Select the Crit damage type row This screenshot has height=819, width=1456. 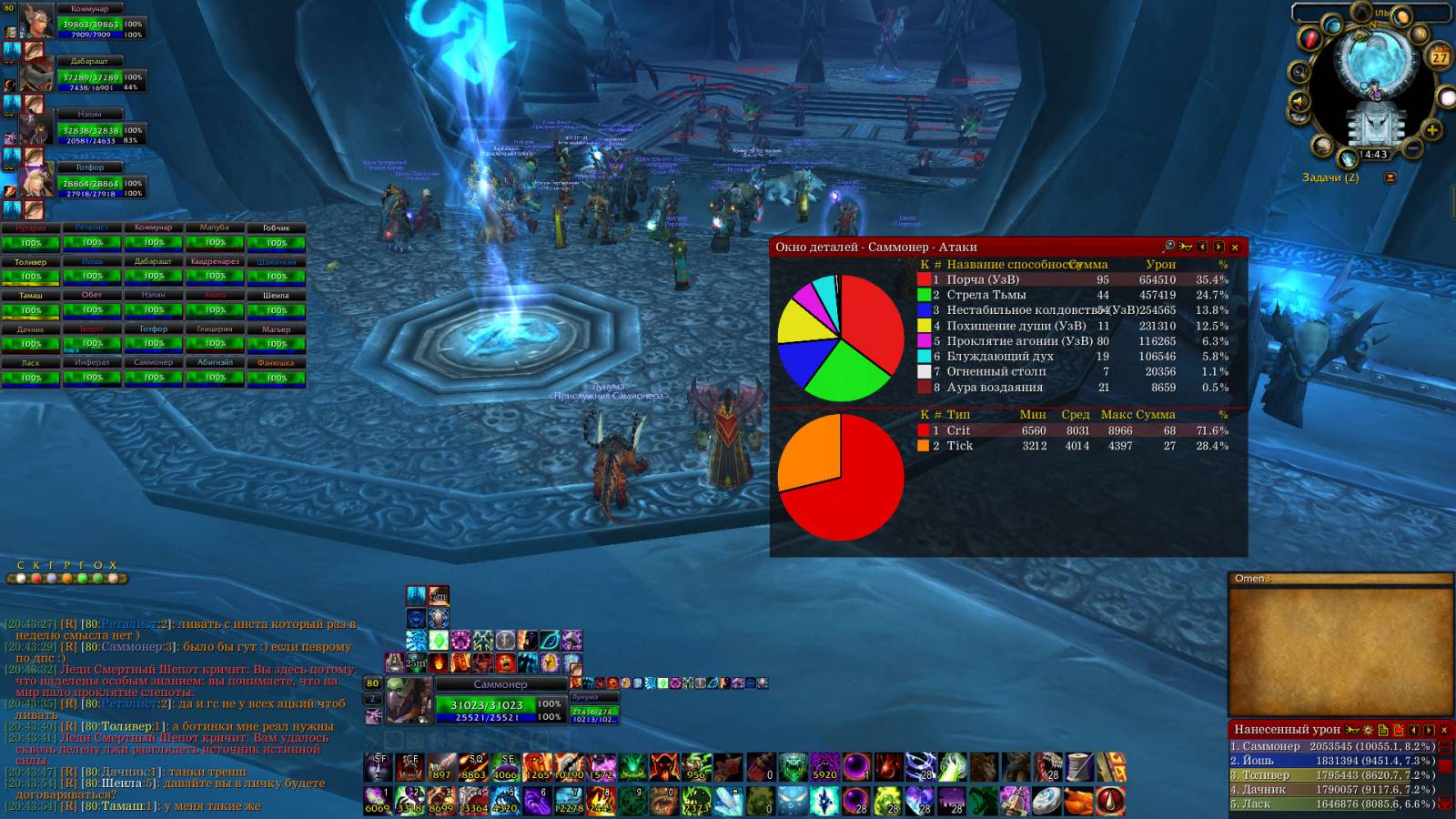point(1074,430)
